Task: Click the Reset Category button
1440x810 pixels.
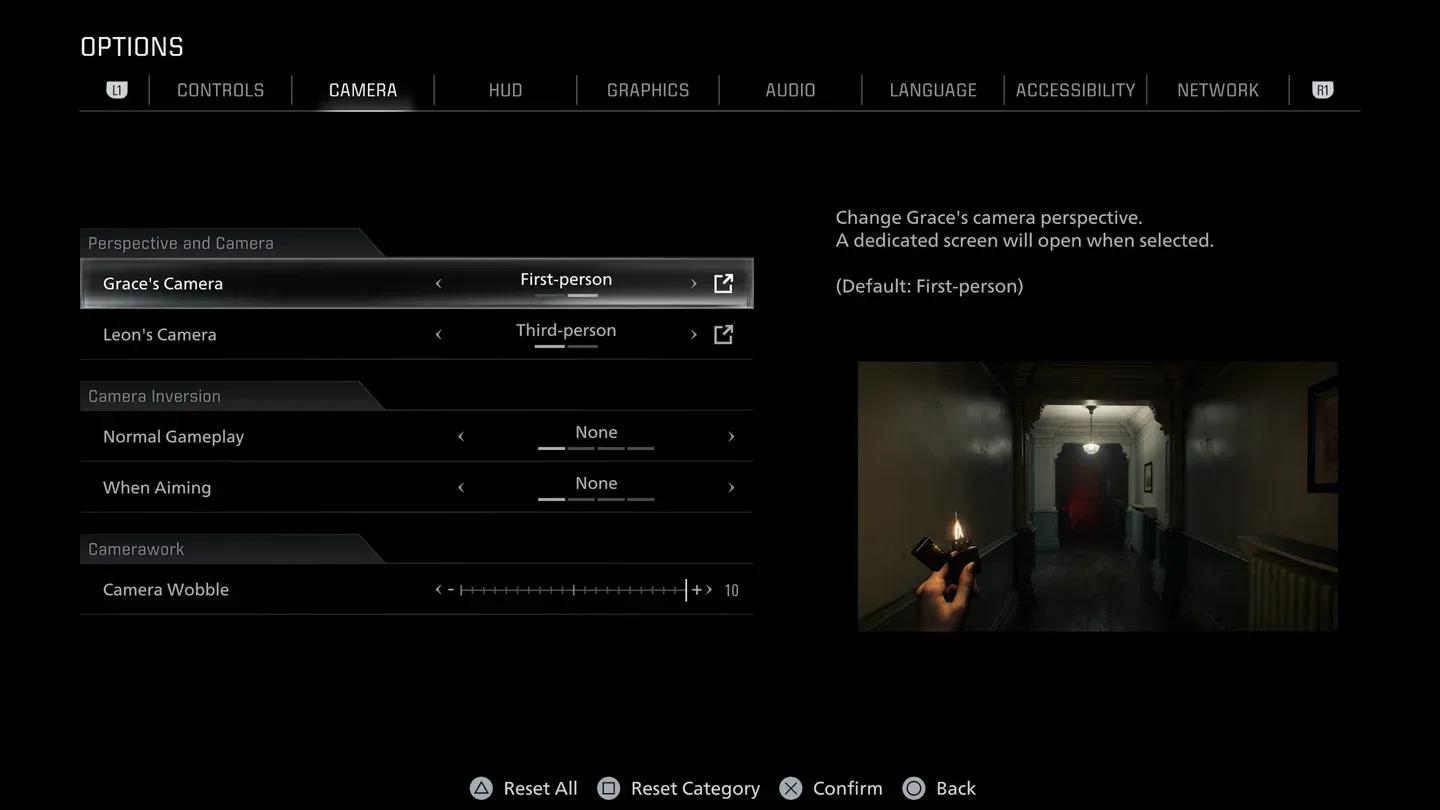Action: pos(694,787)
